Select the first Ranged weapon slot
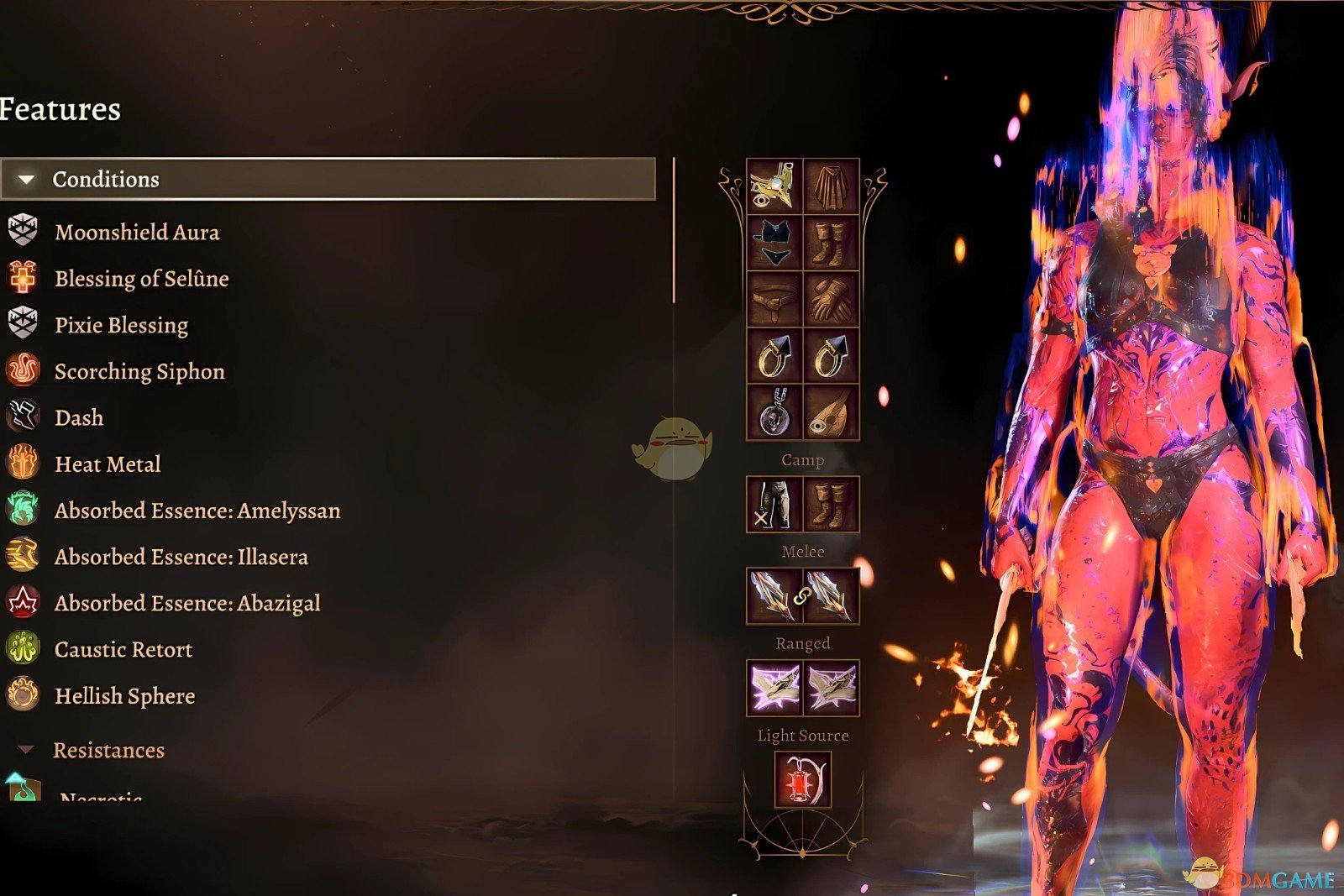 (x=775, y=687)
